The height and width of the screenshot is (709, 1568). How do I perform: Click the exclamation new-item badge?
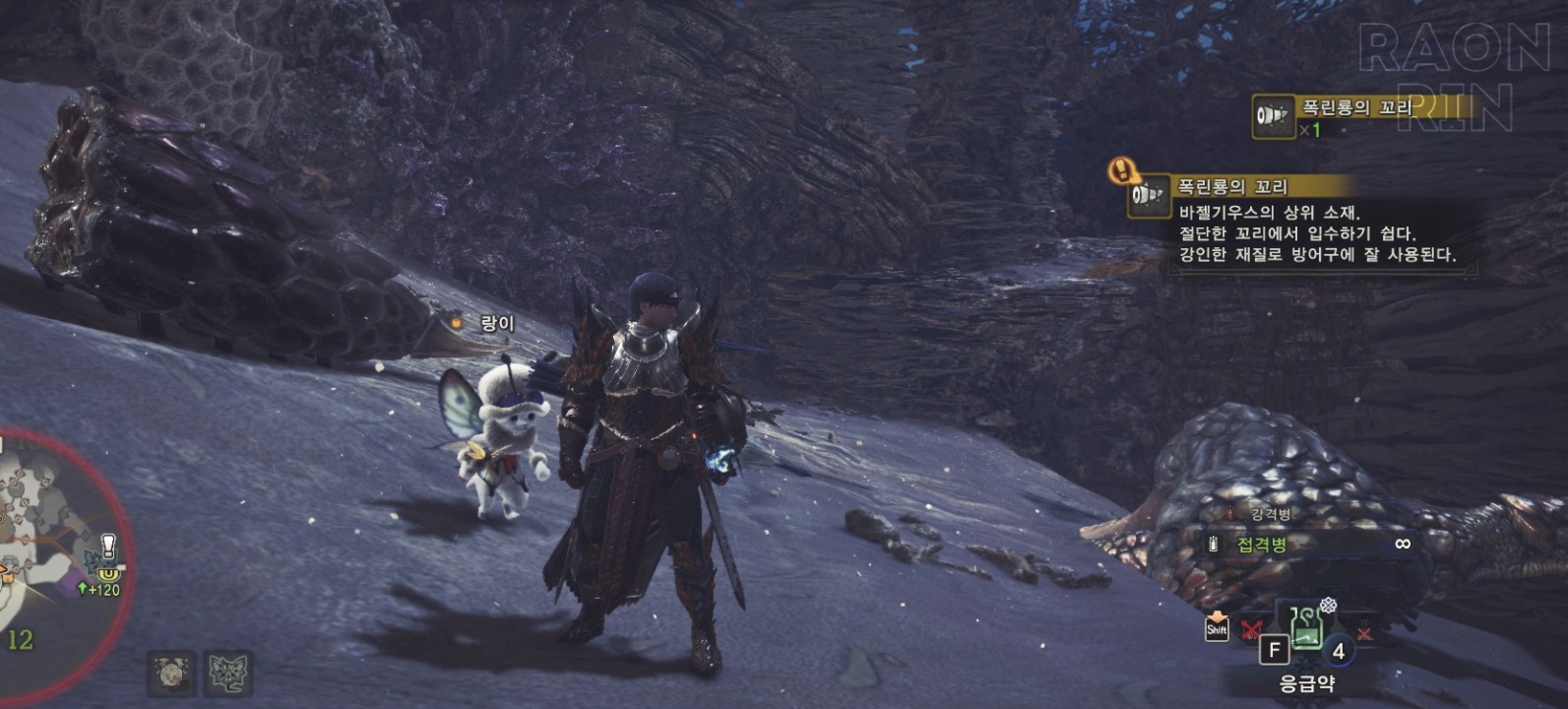pos(1121,170)
